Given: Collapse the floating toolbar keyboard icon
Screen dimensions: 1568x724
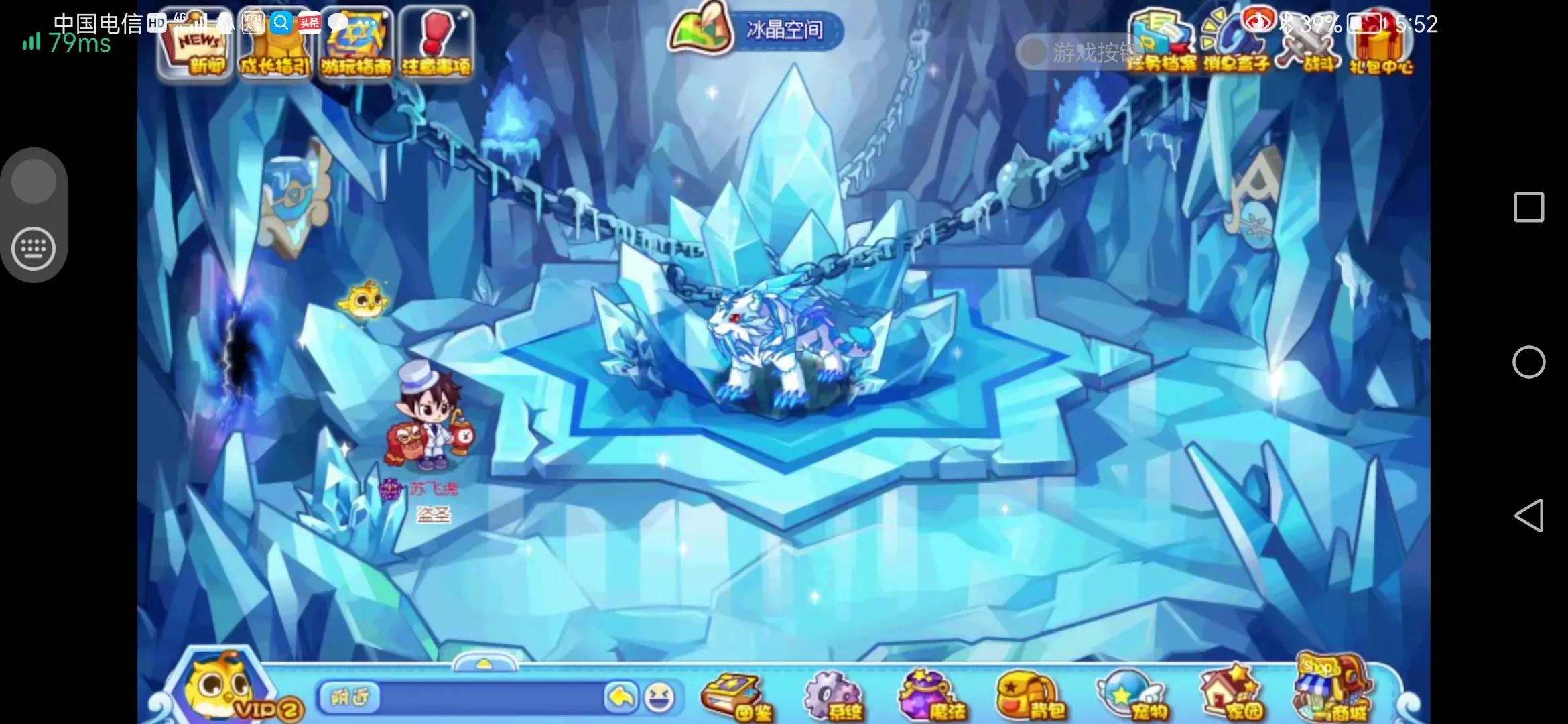Looking at the screenshot, I should 34,248.
